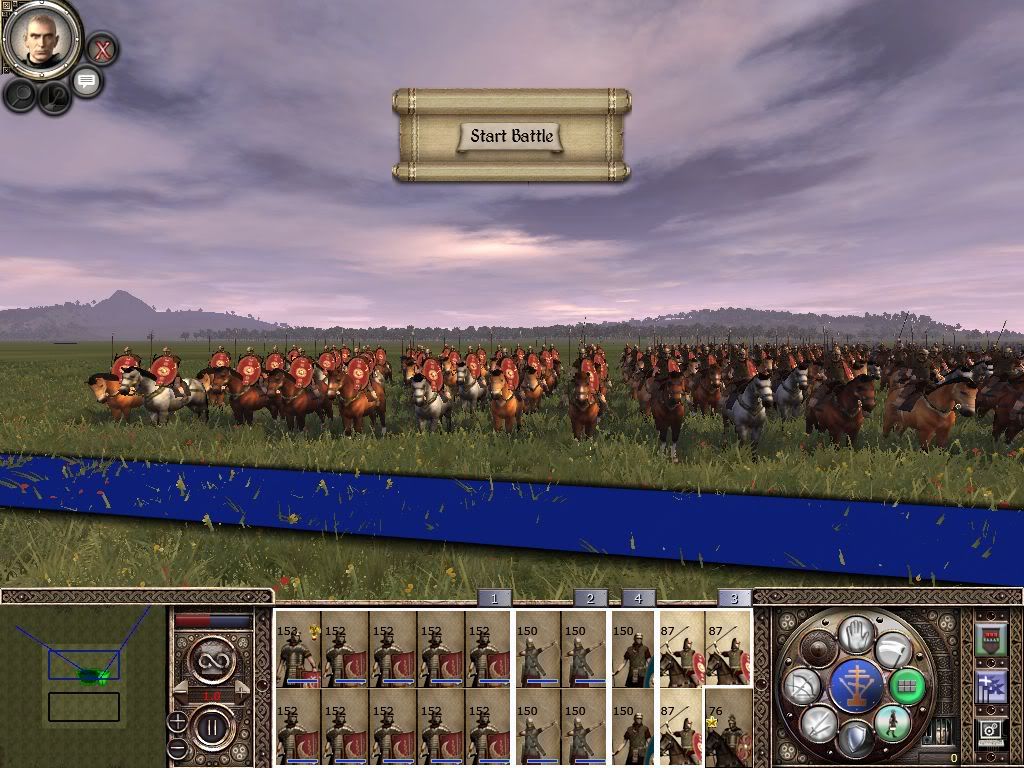Click the advisor's magnifying glass button
The height and width of the screenshot is (768, 1024).
(x=20, y=94)
